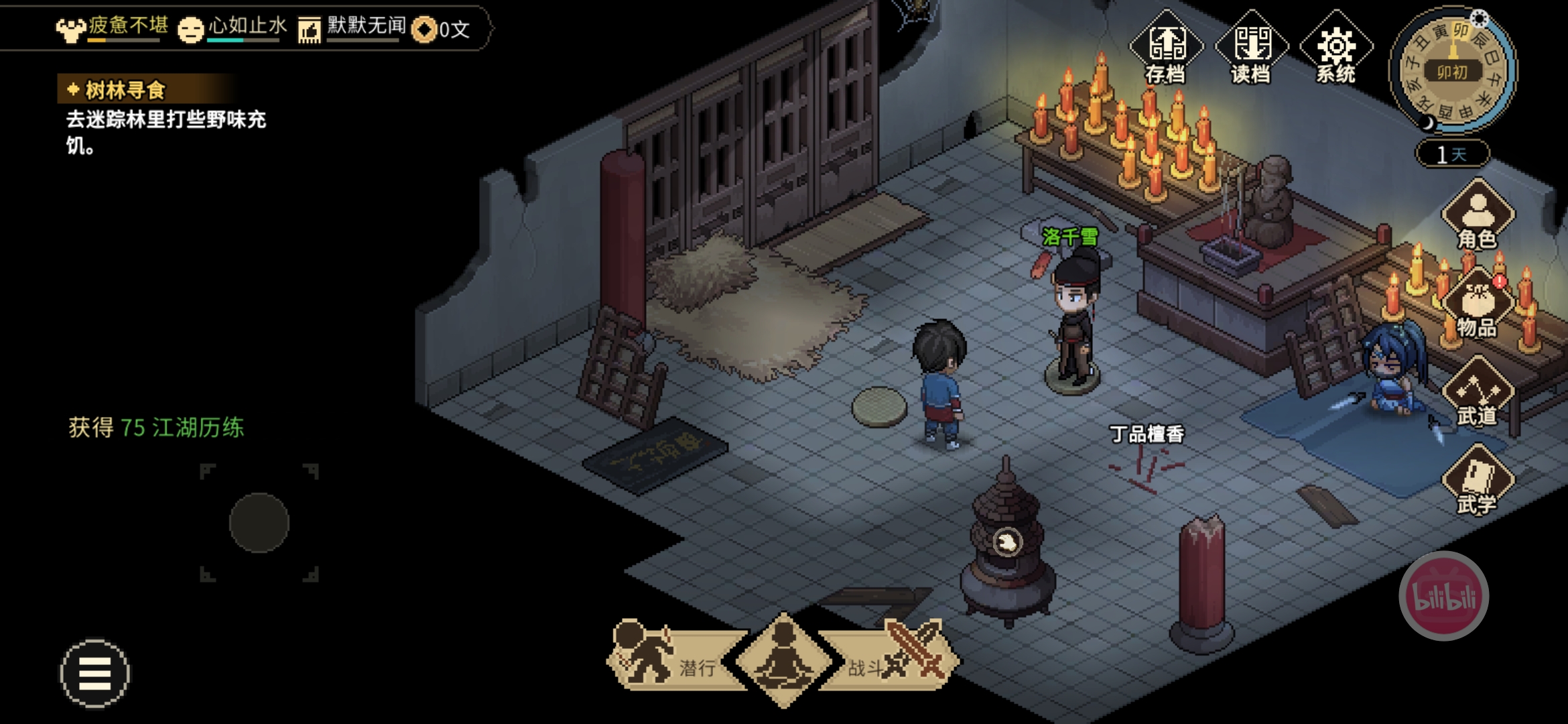
Task: Start meditation with the sitting figure button
Action: click(x=783, y=660)
